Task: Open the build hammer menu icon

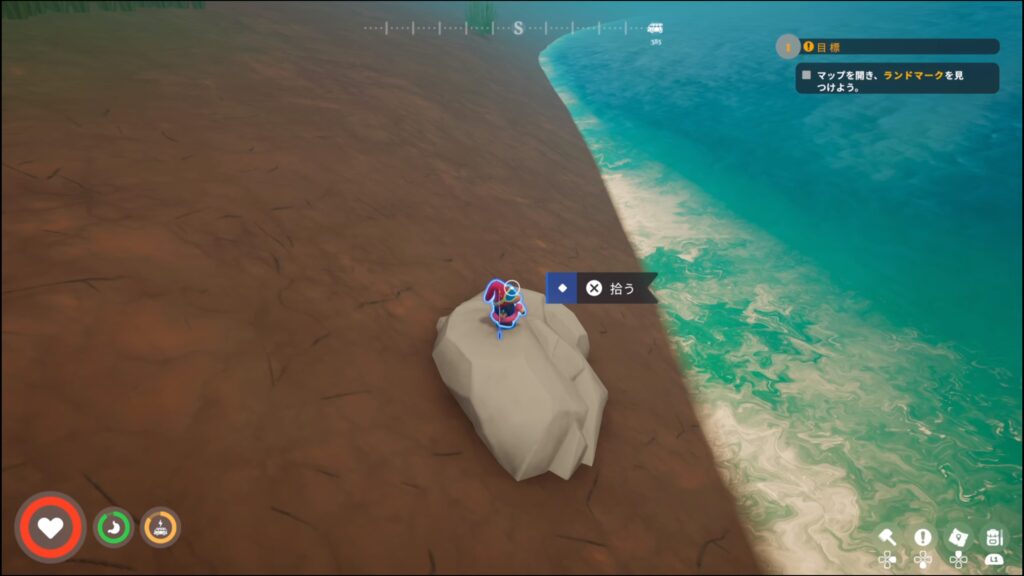Action: 887,537
